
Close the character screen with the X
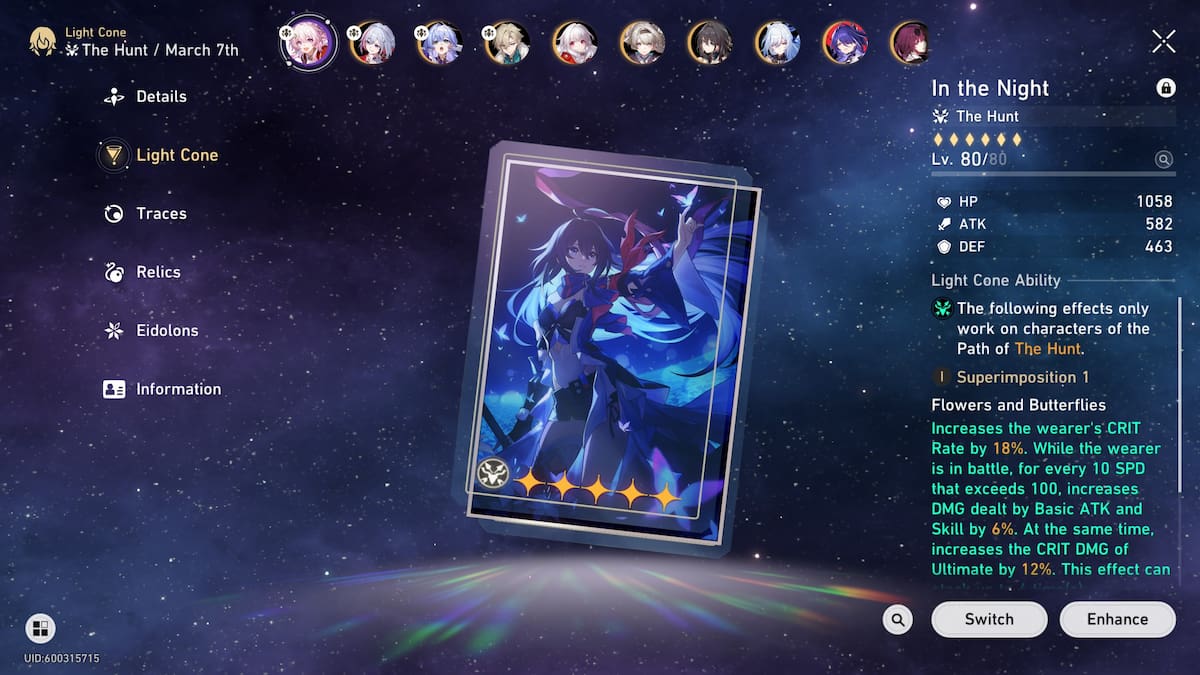(1163, 40)
